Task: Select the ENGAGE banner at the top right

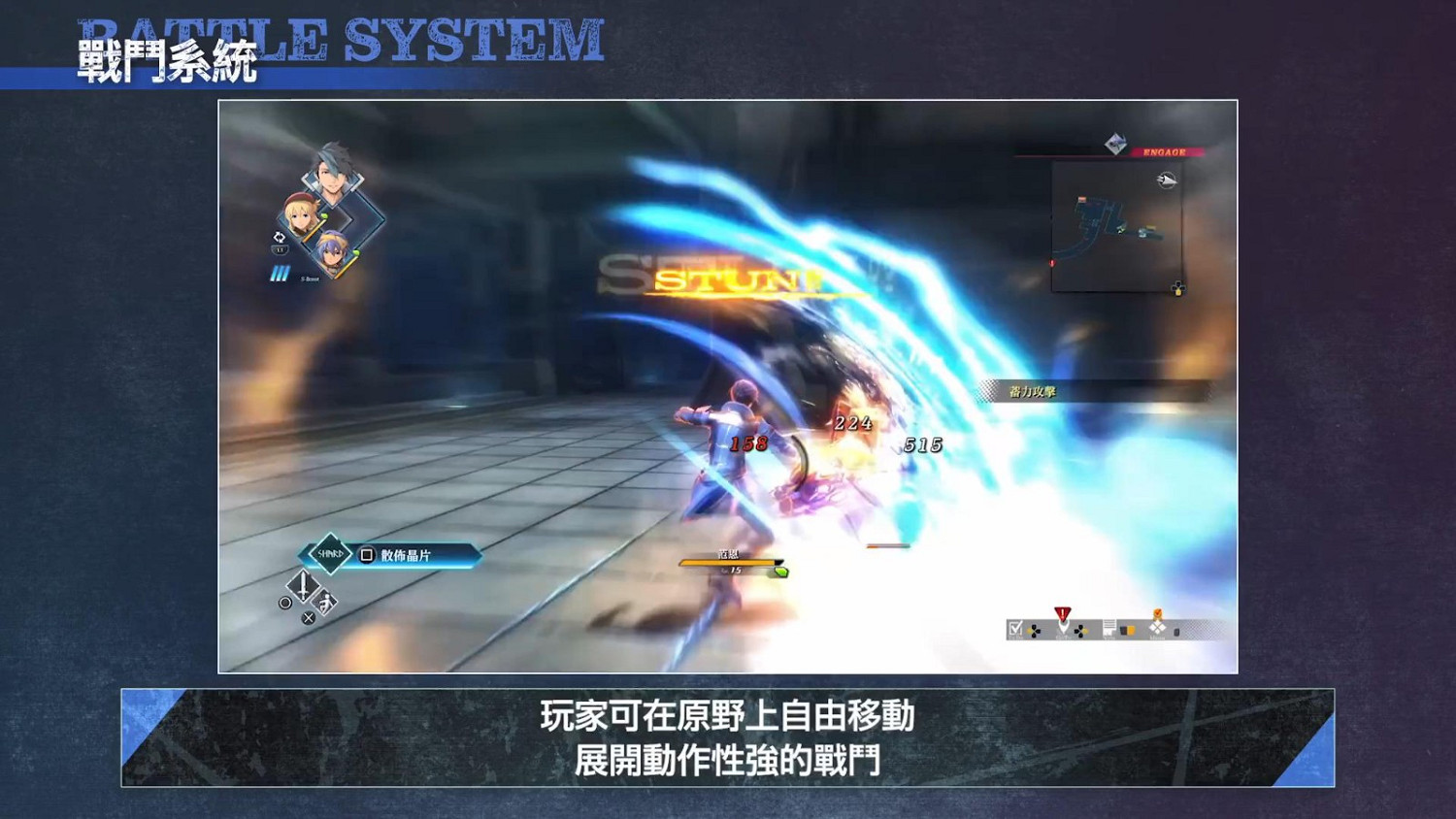Action: (1165, 149)
